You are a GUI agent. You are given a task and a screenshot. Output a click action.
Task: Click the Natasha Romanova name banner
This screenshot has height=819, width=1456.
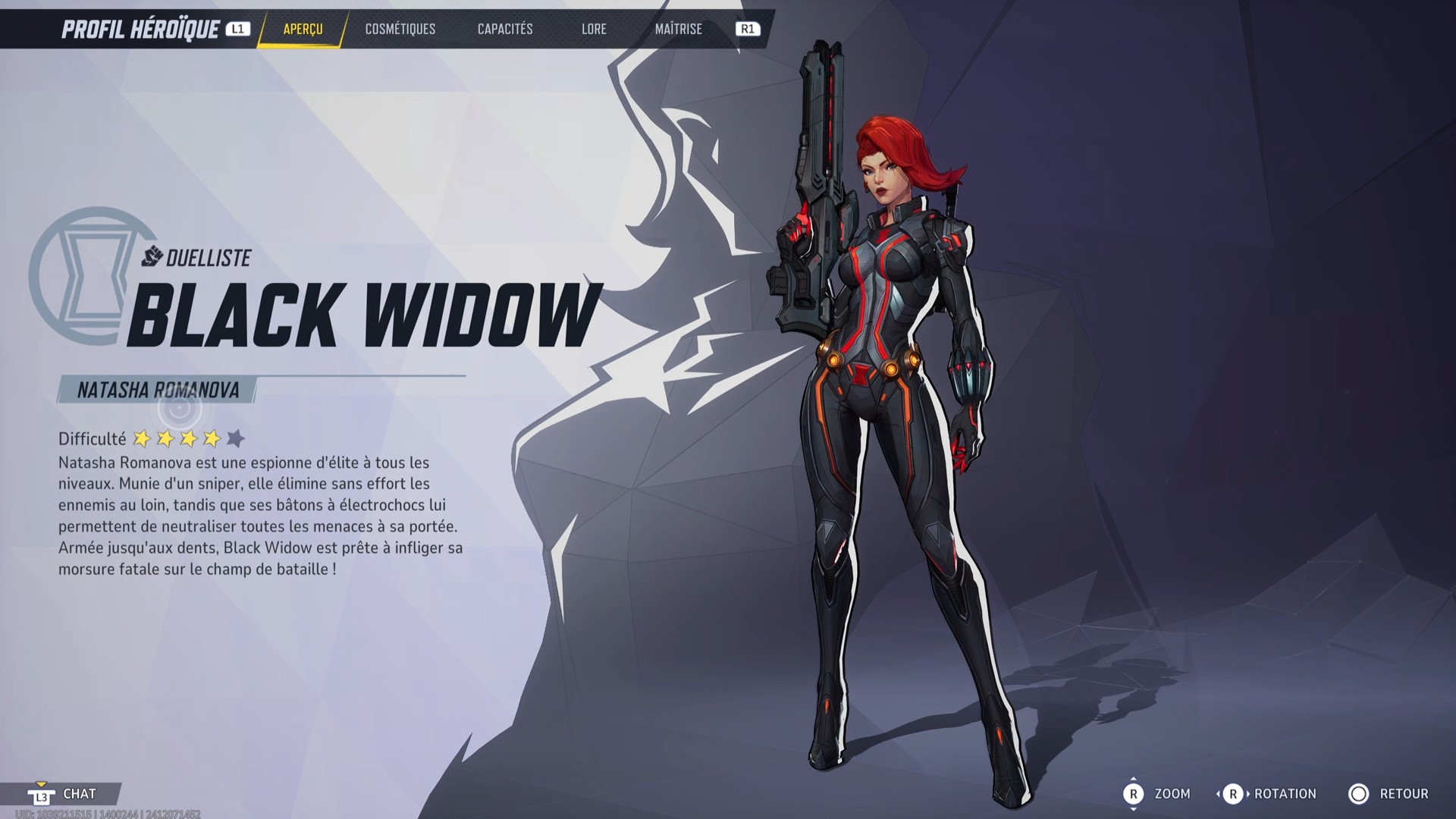tap(157, 389)
